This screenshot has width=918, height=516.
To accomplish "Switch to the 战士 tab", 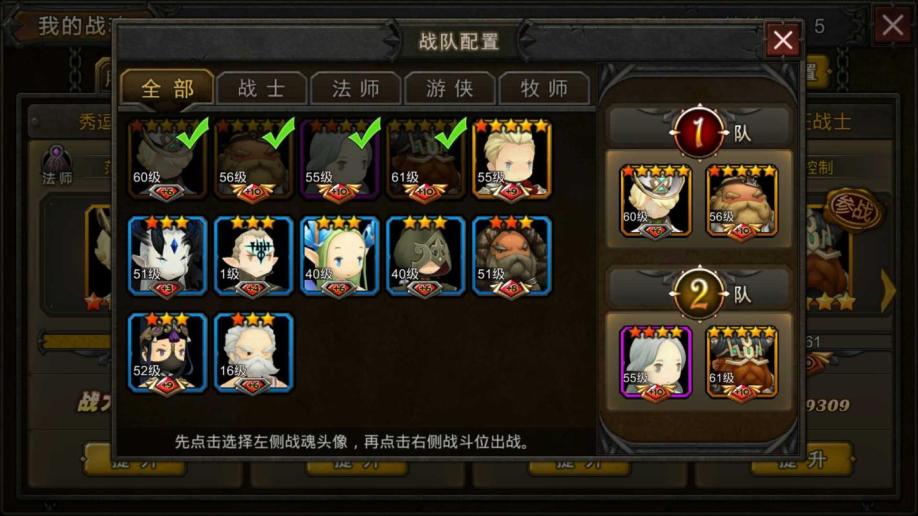I will pos(262,89).
